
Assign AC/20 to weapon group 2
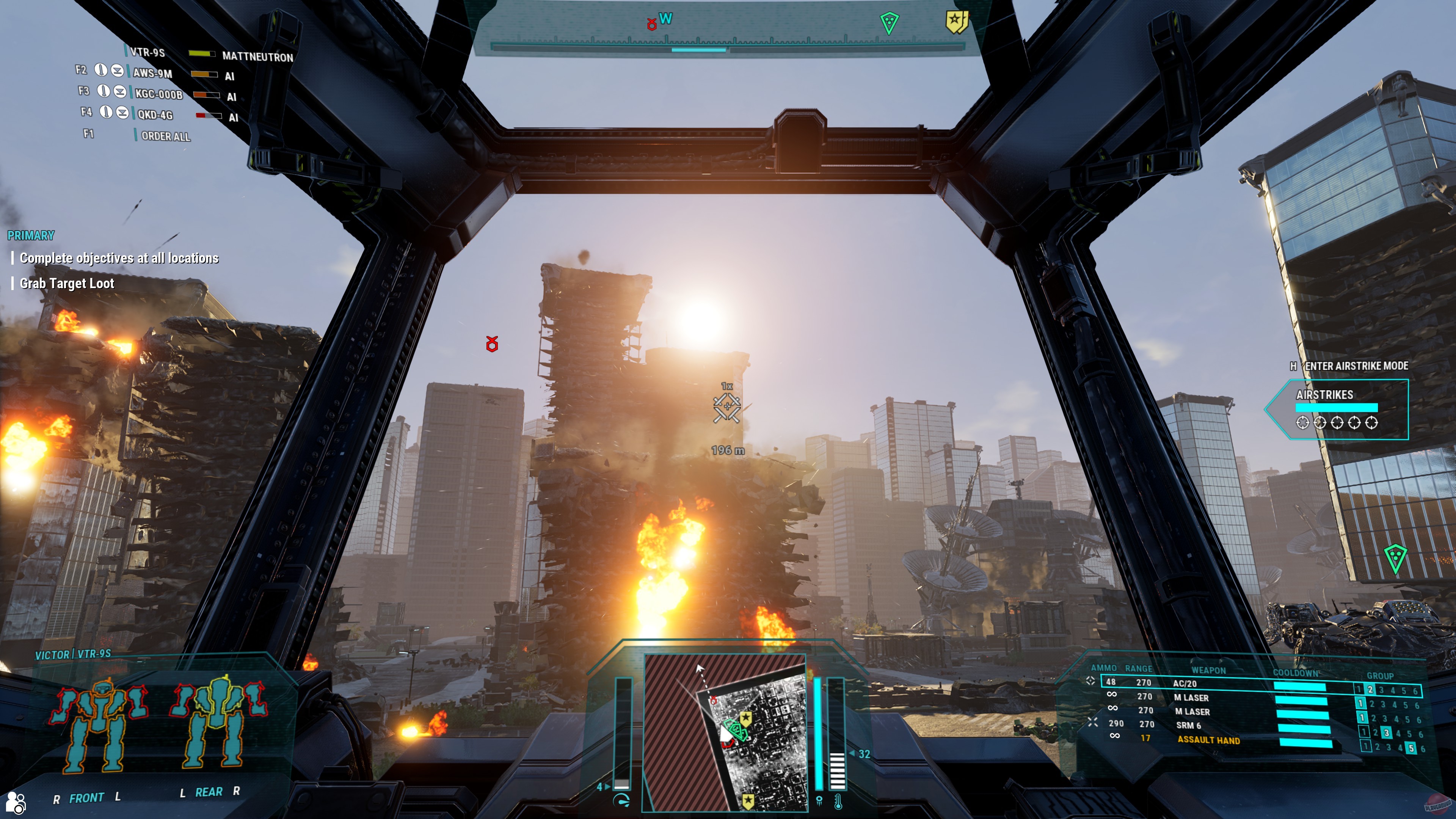1371,690
